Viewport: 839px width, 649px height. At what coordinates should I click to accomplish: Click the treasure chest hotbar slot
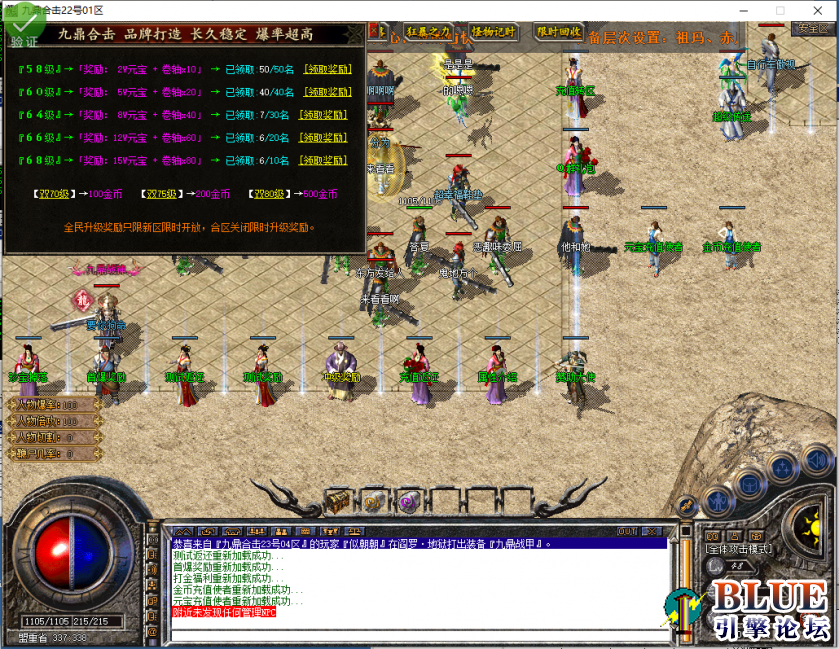(x=340, y=500)
